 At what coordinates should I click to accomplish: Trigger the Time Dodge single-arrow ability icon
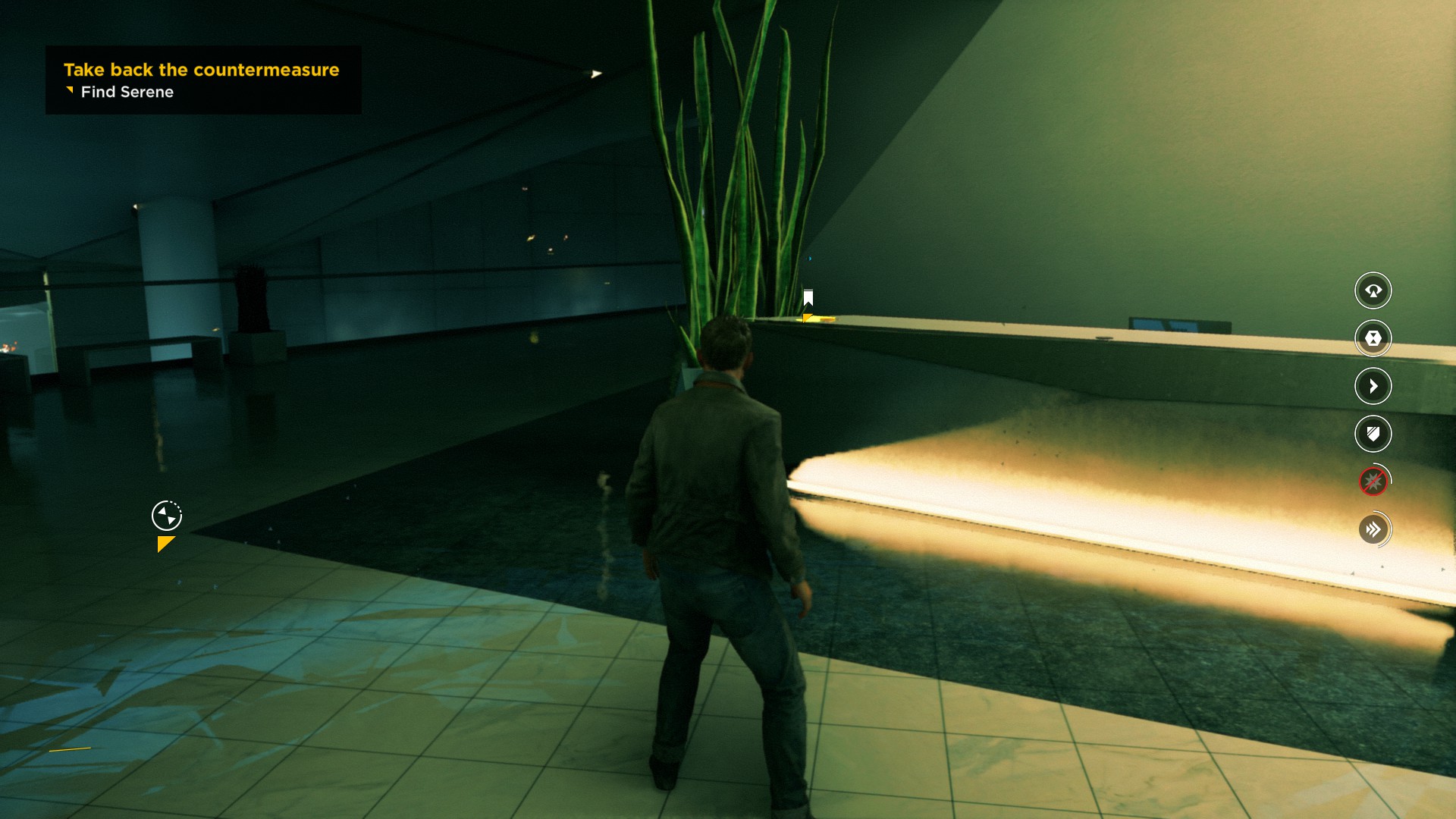[1373, 386]
